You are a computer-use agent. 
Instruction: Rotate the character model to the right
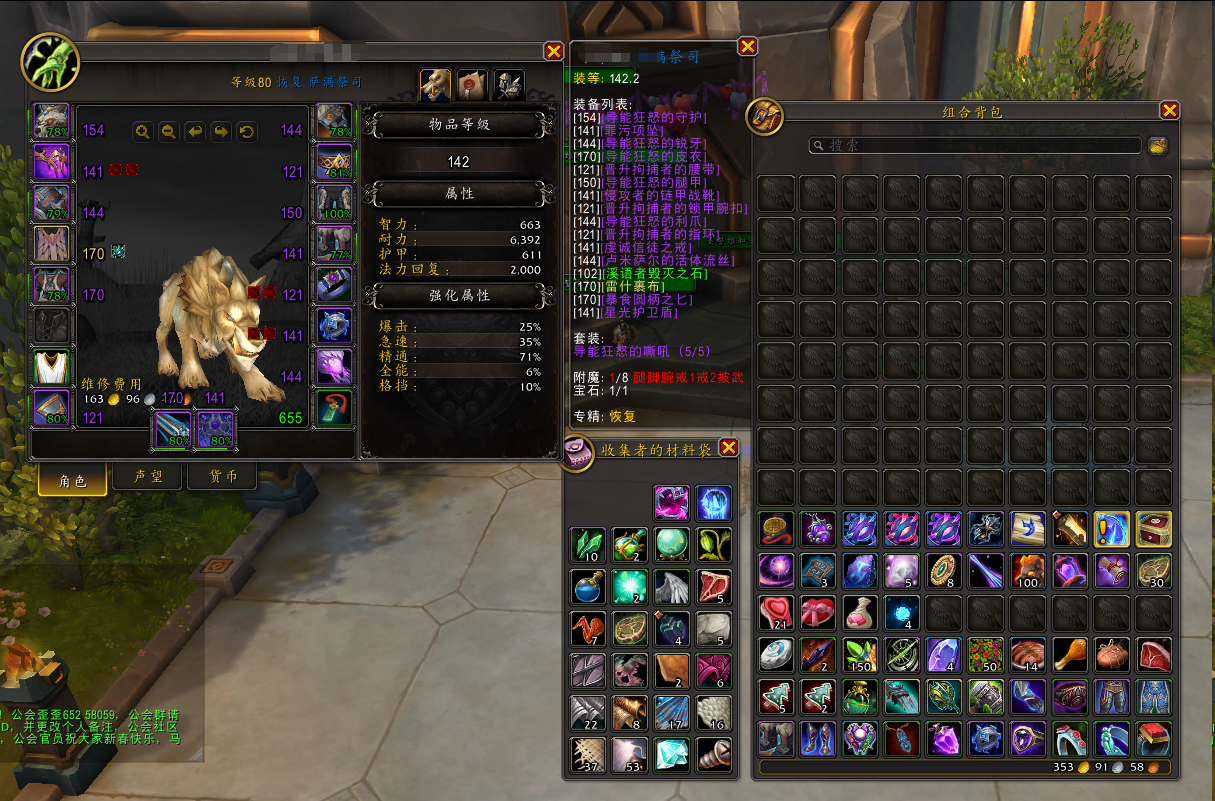[221, 131]
